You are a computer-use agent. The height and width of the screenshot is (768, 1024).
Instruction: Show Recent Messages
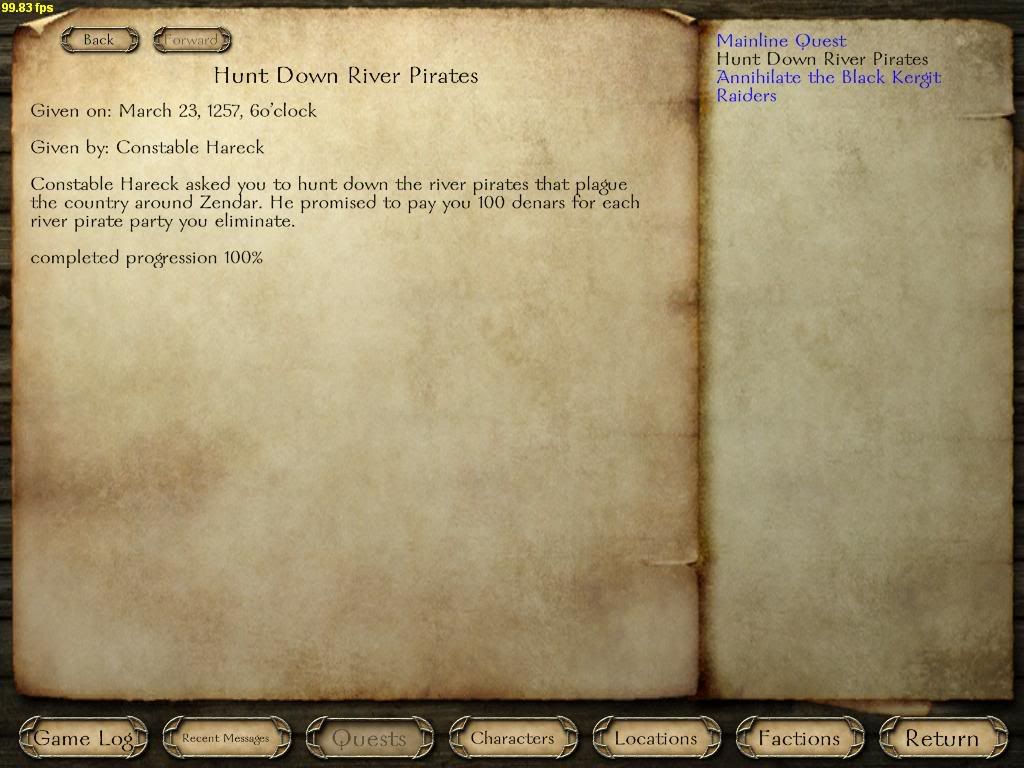[x=226, y=739]
